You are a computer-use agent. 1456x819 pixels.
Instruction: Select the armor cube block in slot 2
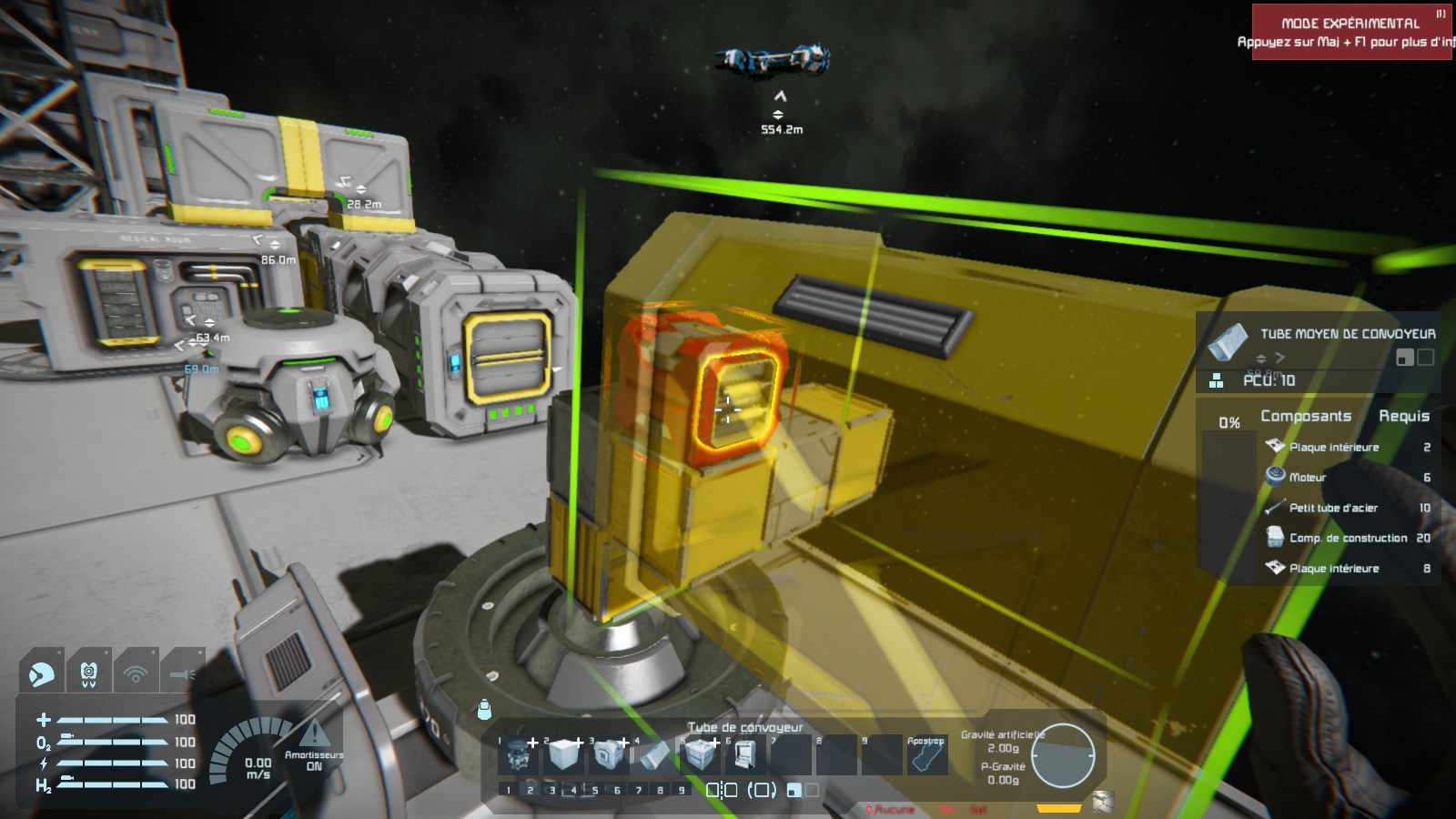(x=563, y=754)
